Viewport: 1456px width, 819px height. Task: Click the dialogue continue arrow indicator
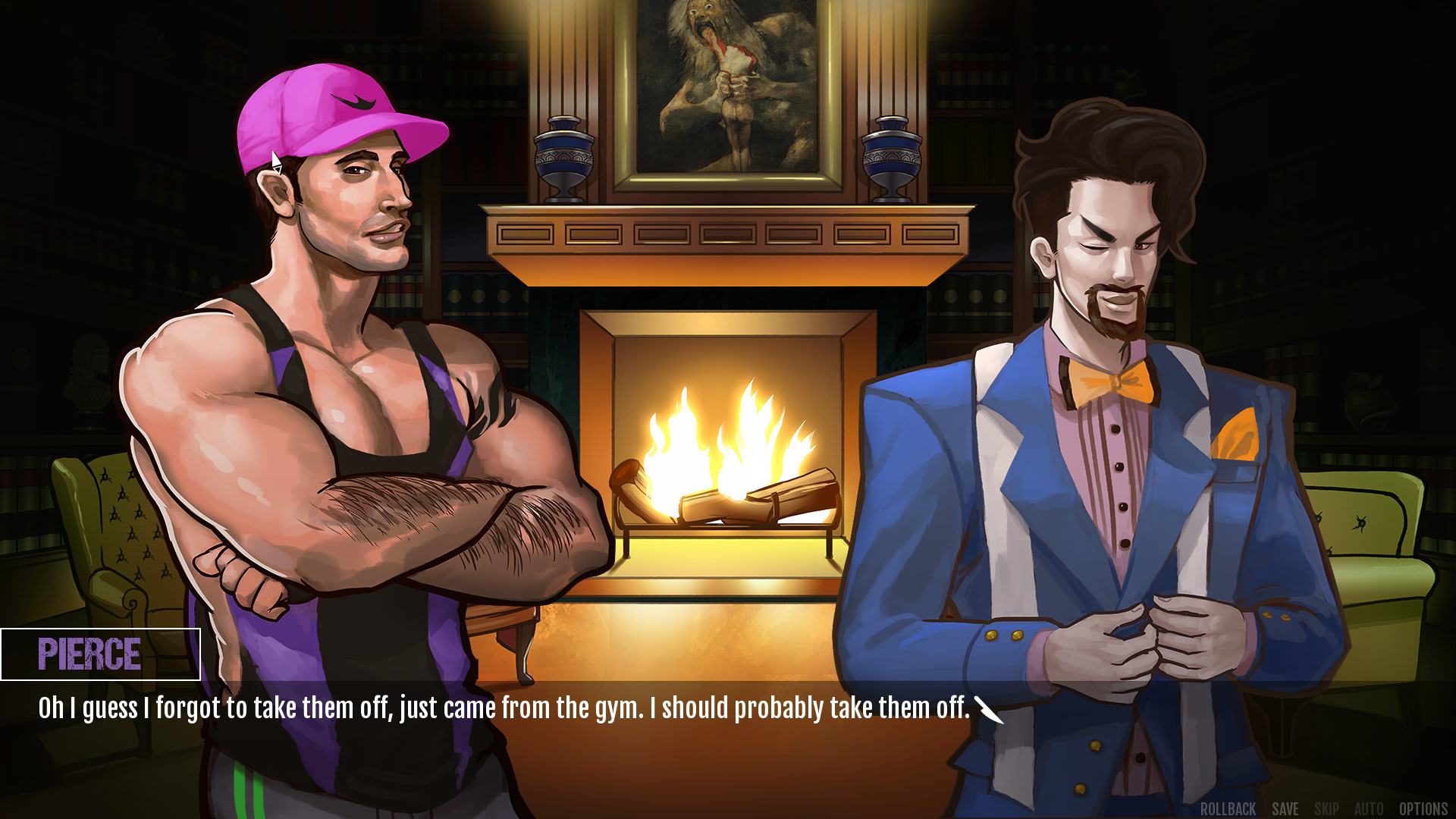point(990,709)
